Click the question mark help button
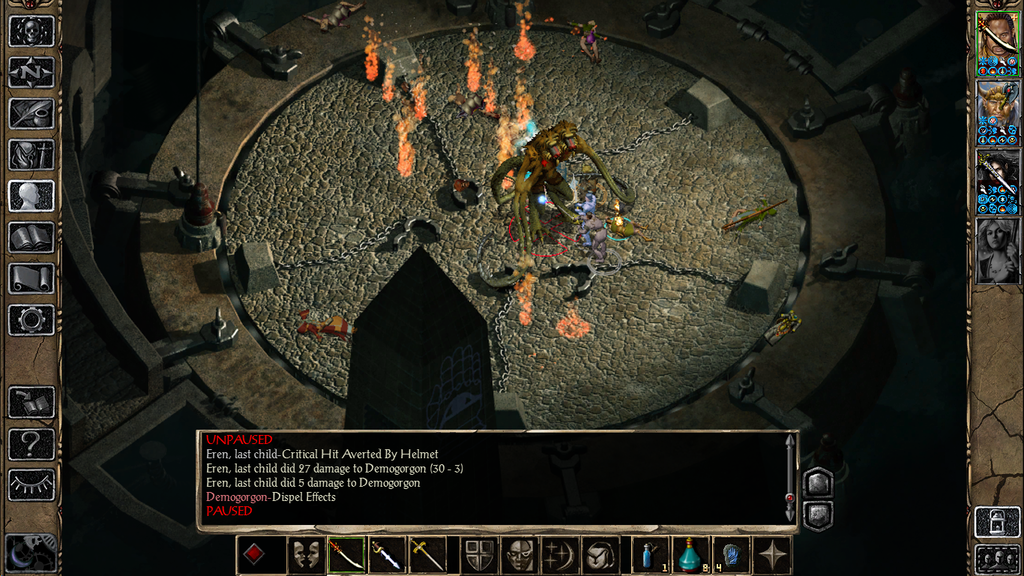This screenshot has width=1024, height=576. [31, 443]
